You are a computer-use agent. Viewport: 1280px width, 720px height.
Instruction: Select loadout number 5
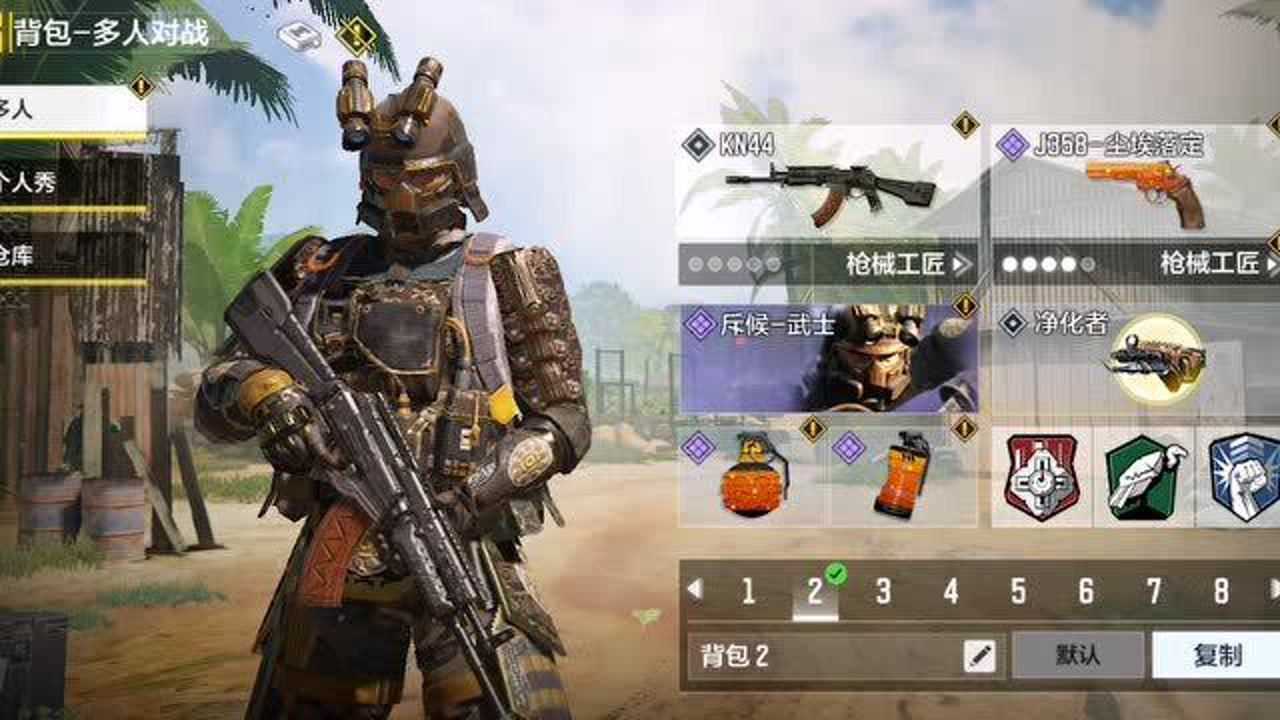[x=1013, y=592]
